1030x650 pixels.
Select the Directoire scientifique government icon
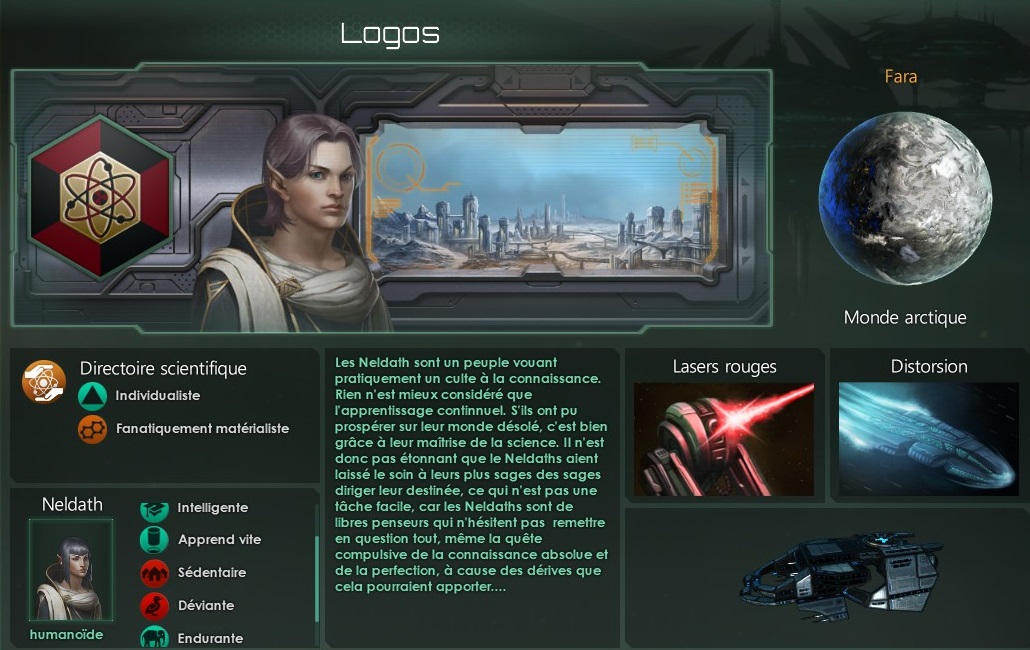pos(44,382)
